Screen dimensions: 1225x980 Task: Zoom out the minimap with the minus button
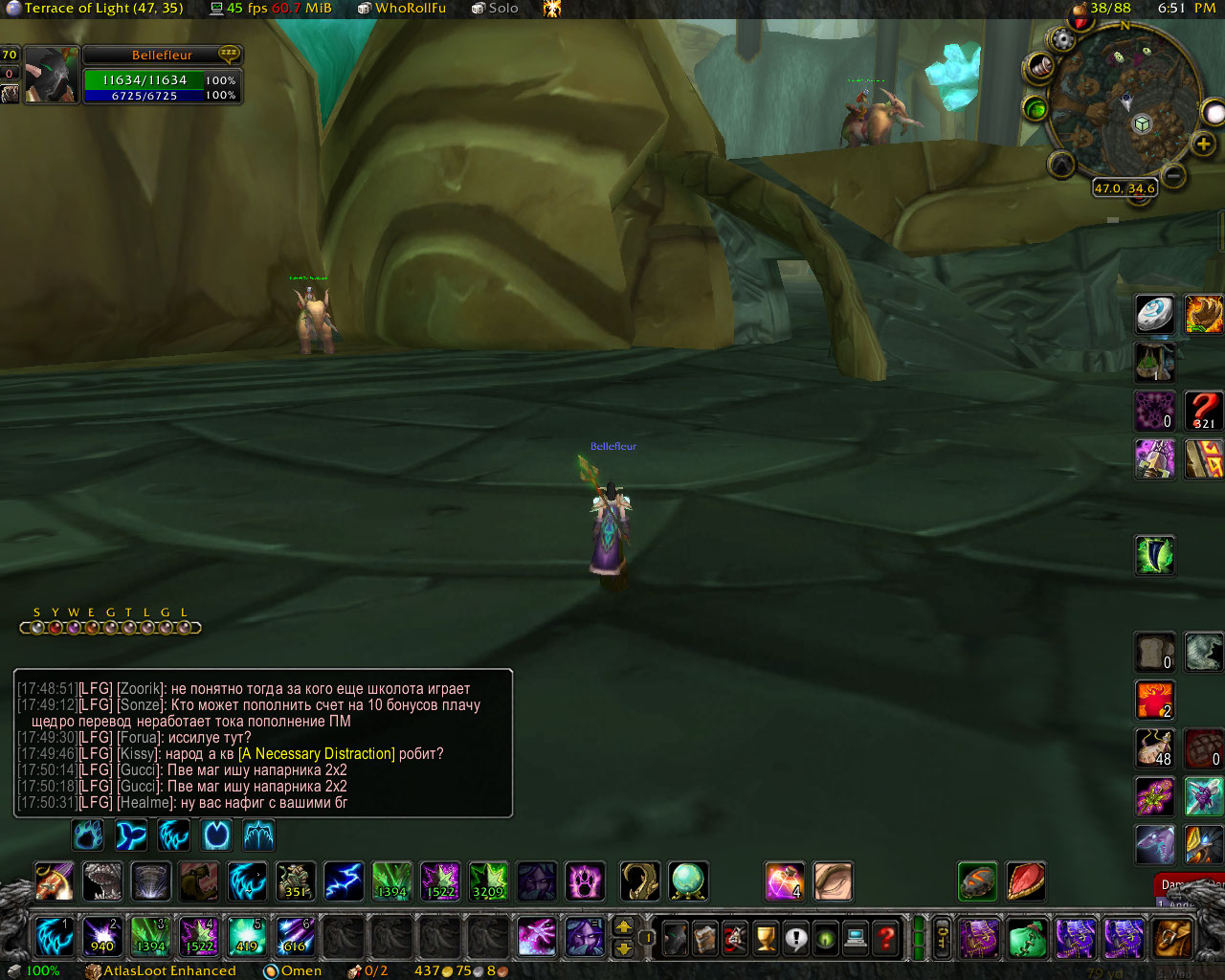(1175, 175)
